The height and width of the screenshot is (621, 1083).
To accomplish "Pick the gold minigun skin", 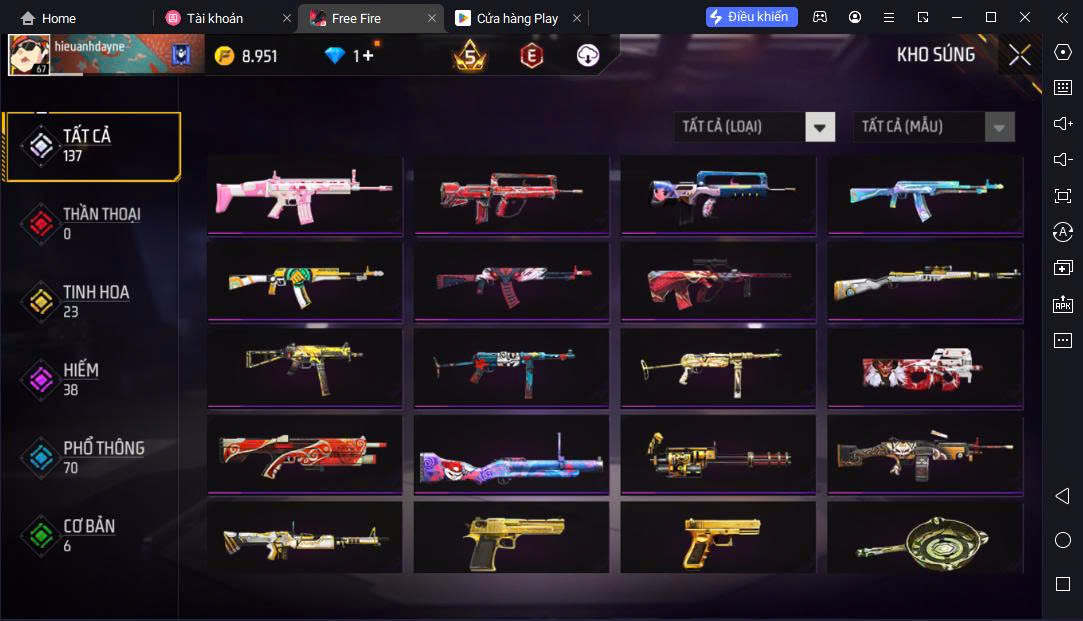I will tap(718, 454).
